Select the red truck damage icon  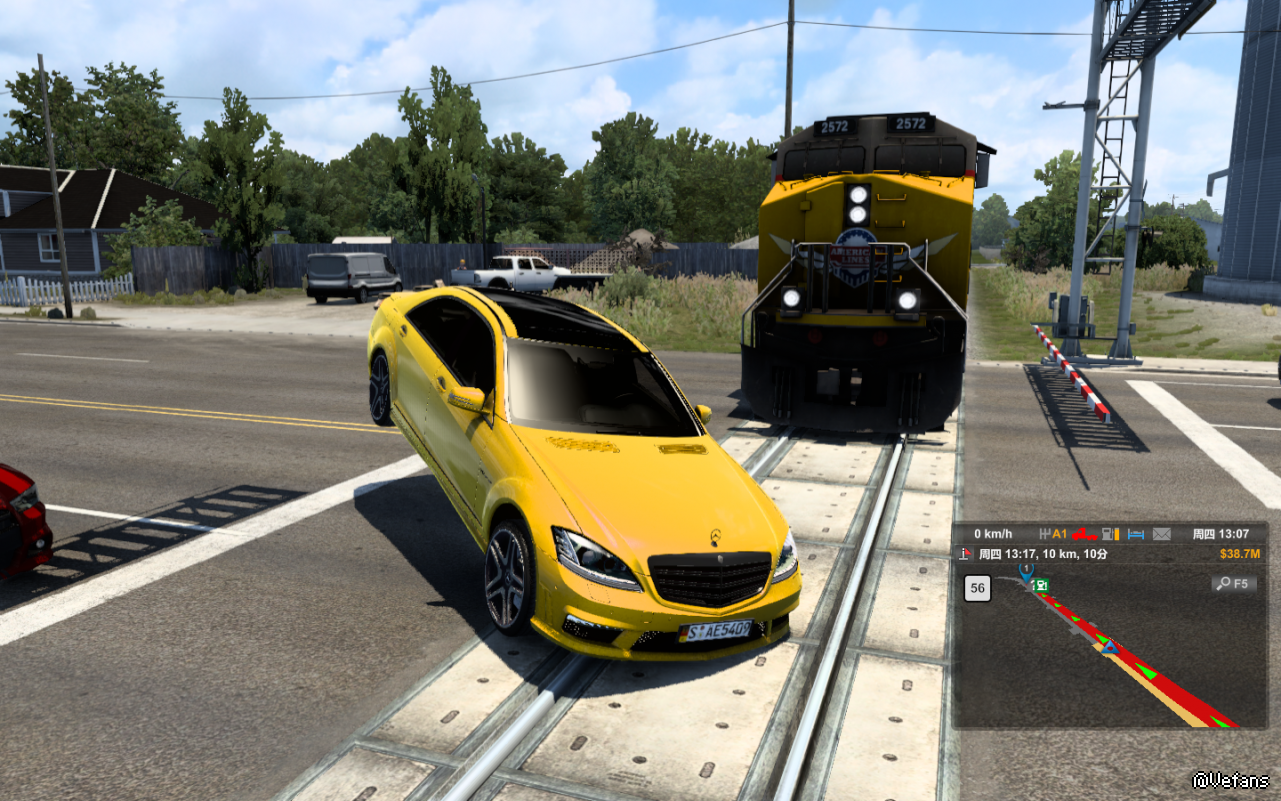1084,534
